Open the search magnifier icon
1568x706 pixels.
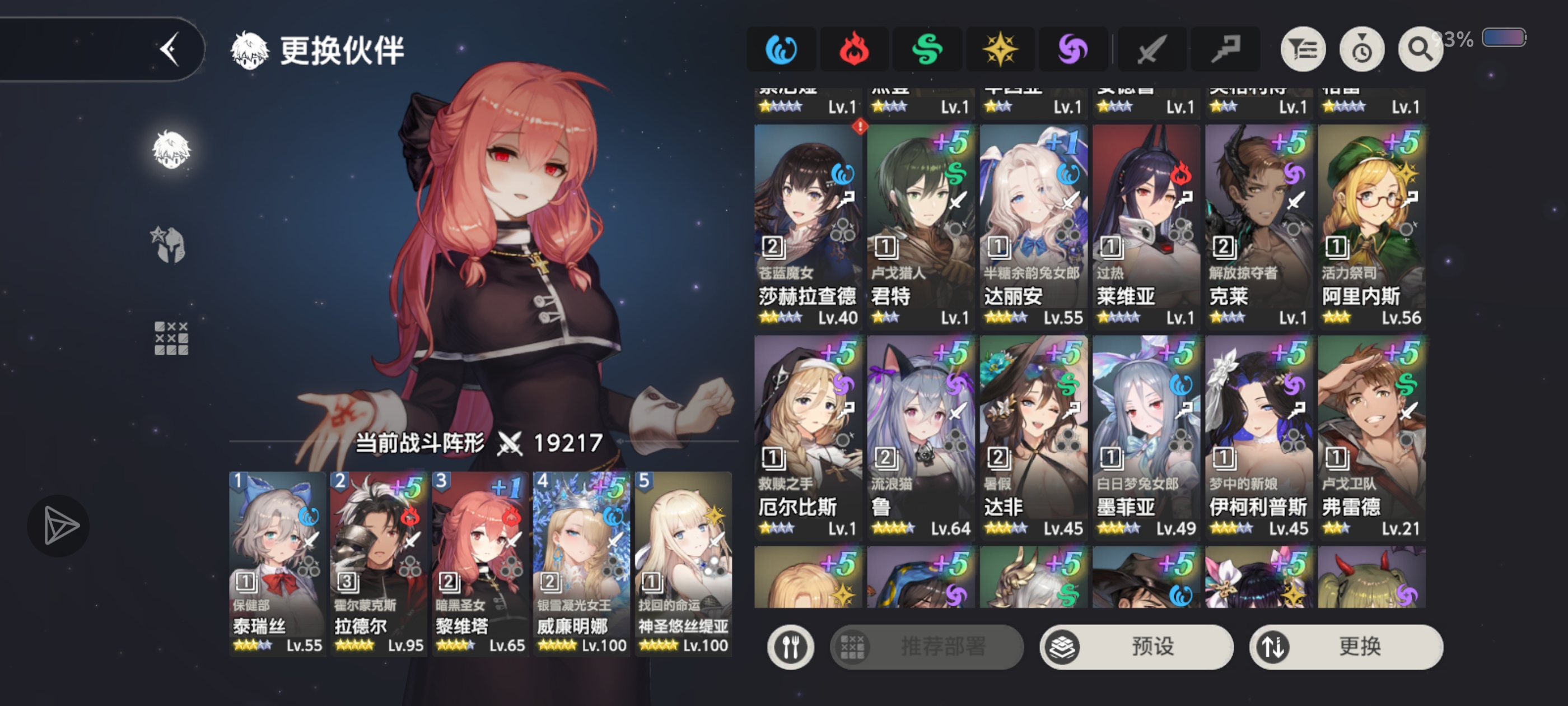click(x=1420, y=49)
